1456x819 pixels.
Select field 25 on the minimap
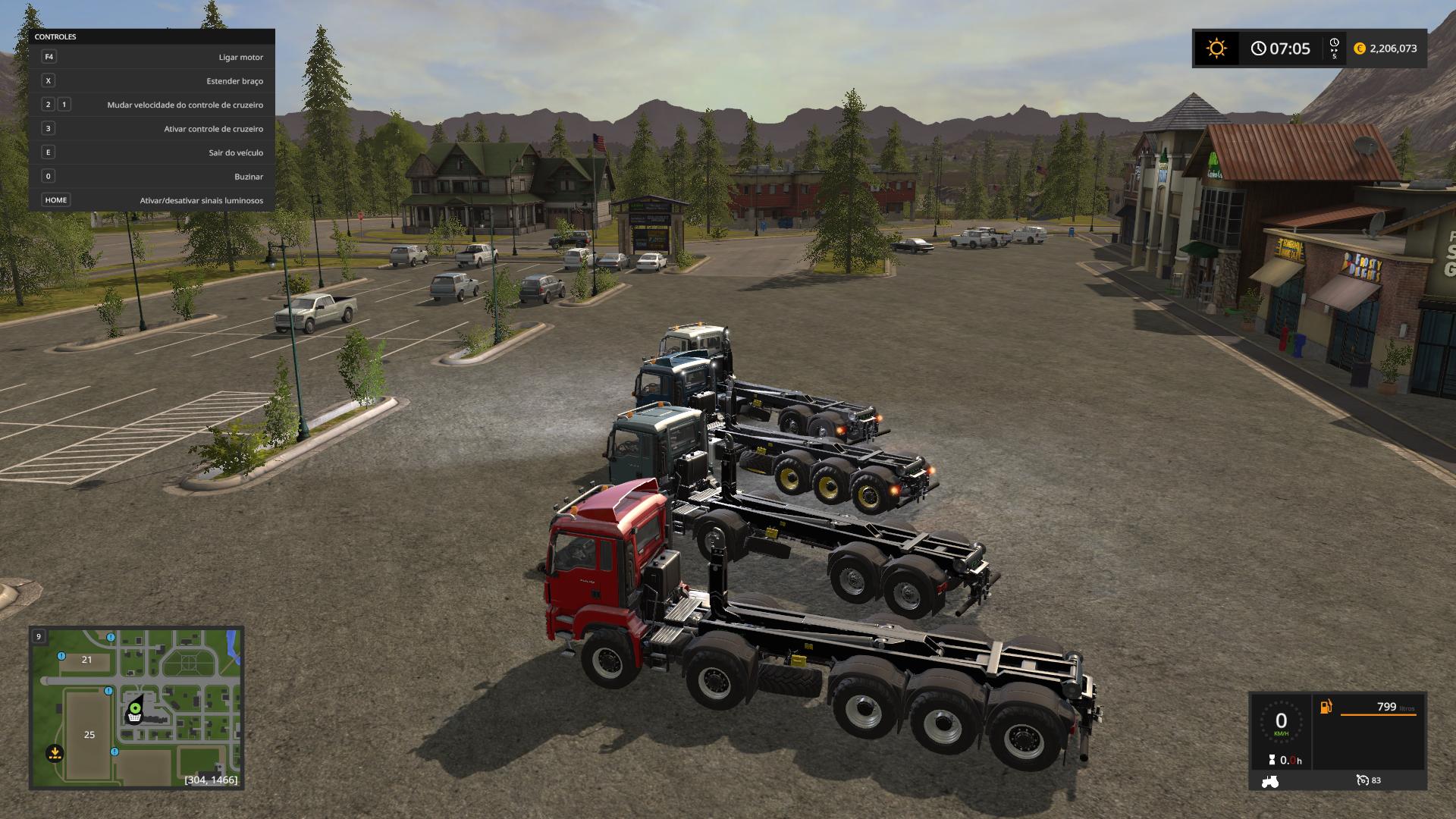89,734
